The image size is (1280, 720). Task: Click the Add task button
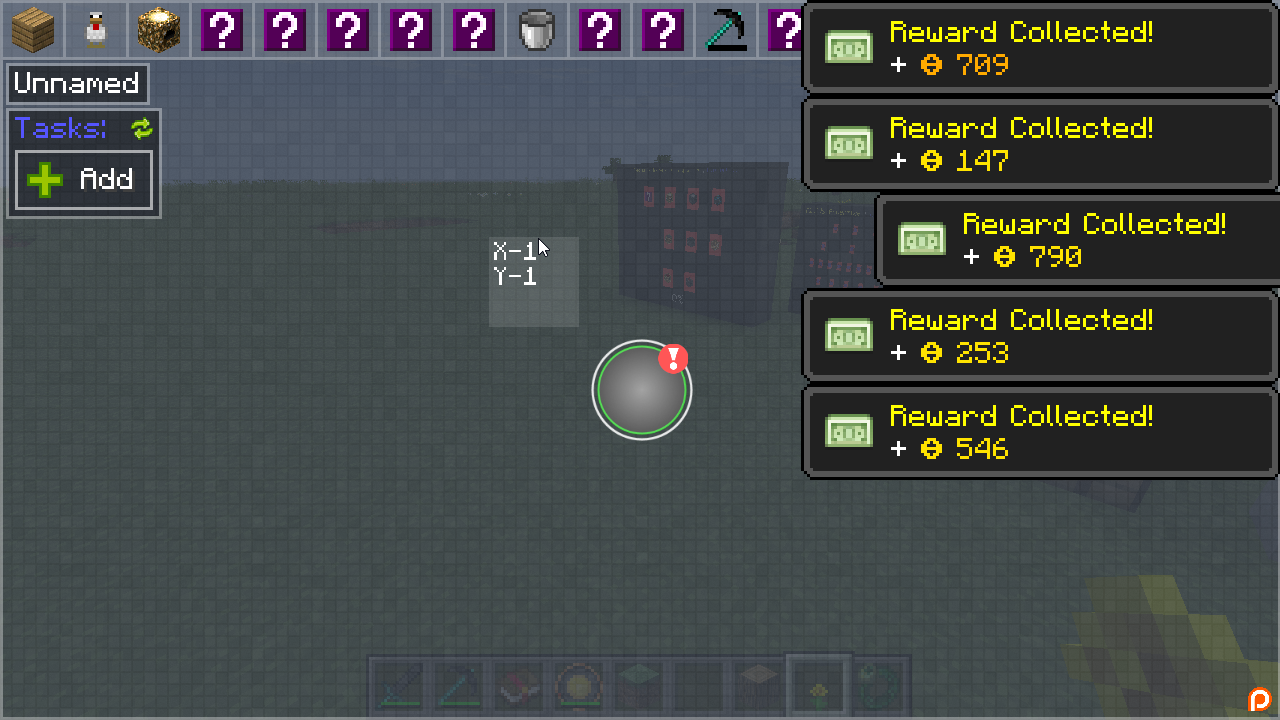[84, 180]
